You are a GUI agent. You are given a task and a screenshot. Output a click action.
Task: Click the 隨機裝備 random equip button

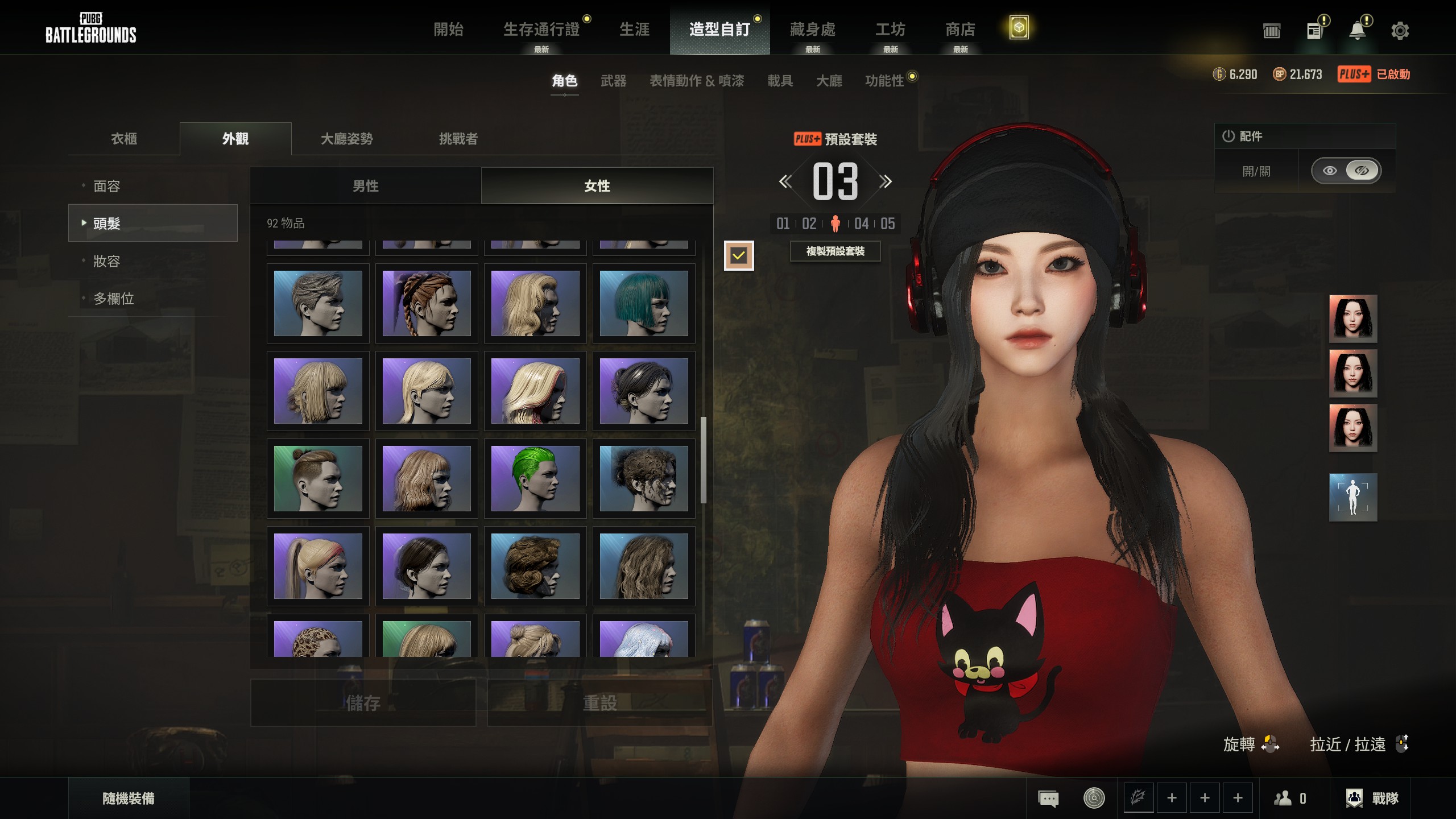[129, 799]
